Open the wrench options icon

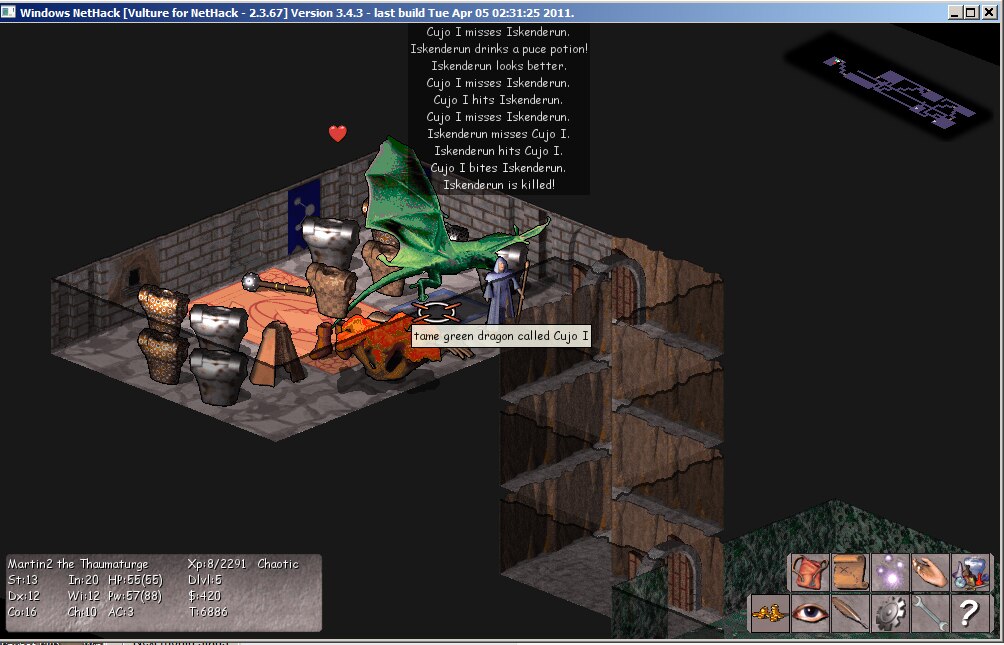click(930, 613)
